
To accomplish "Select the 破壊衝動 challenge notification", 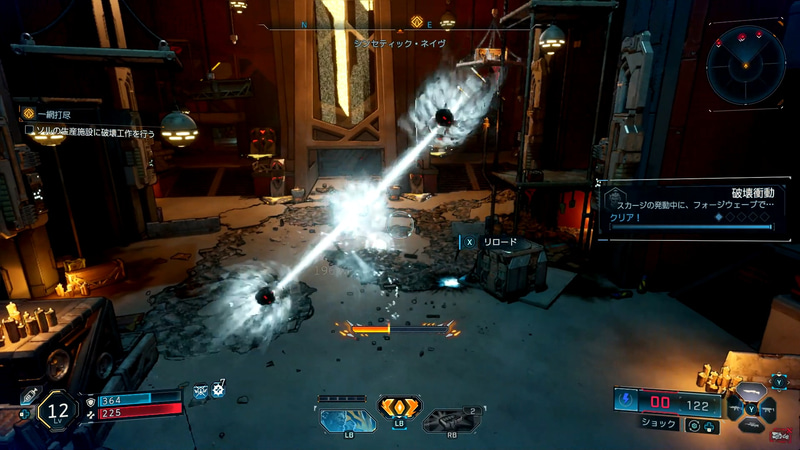I will (690, 208).
